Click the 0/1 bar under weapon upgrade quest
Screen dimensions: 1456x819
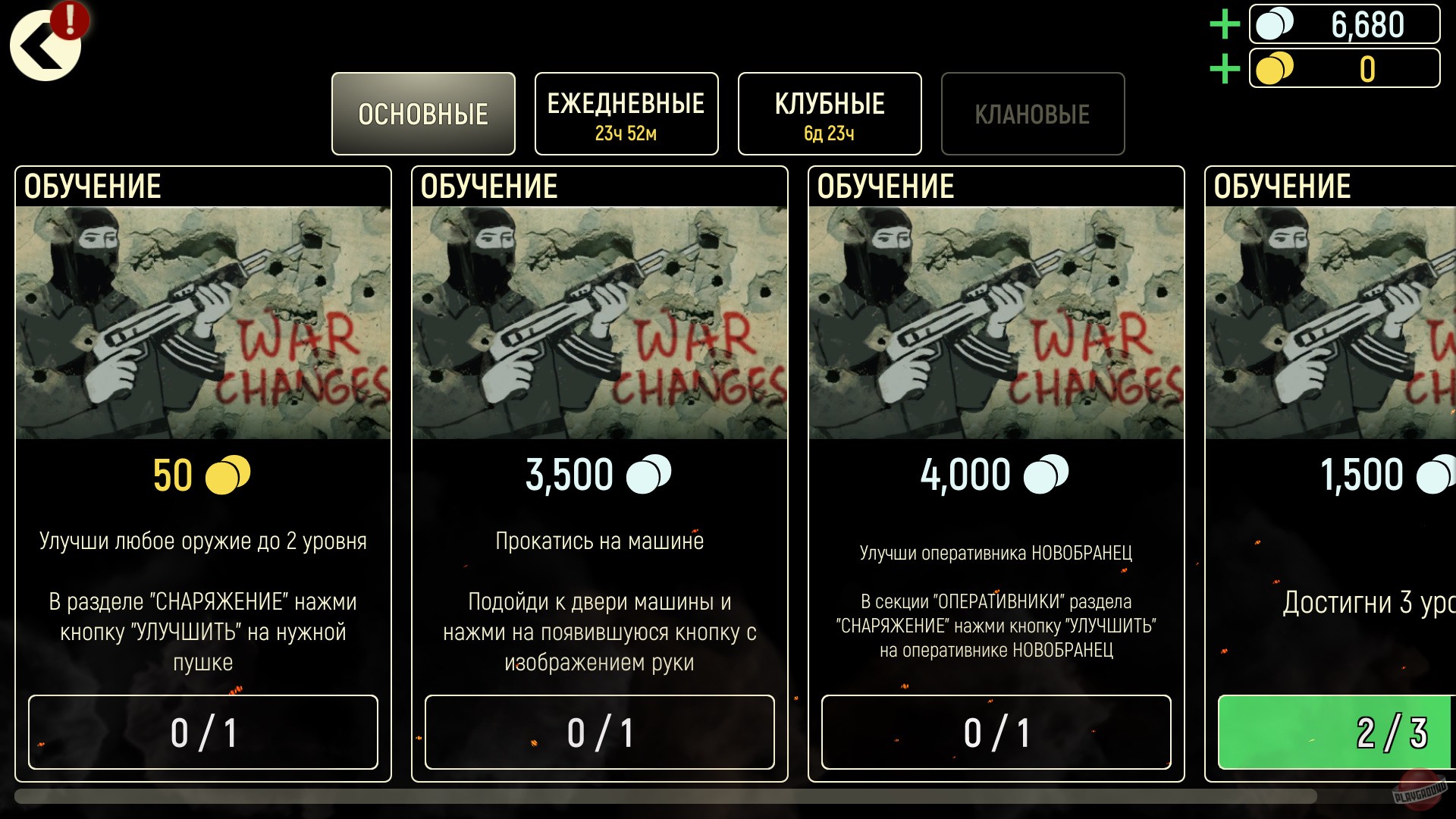(x=202, y=733)
